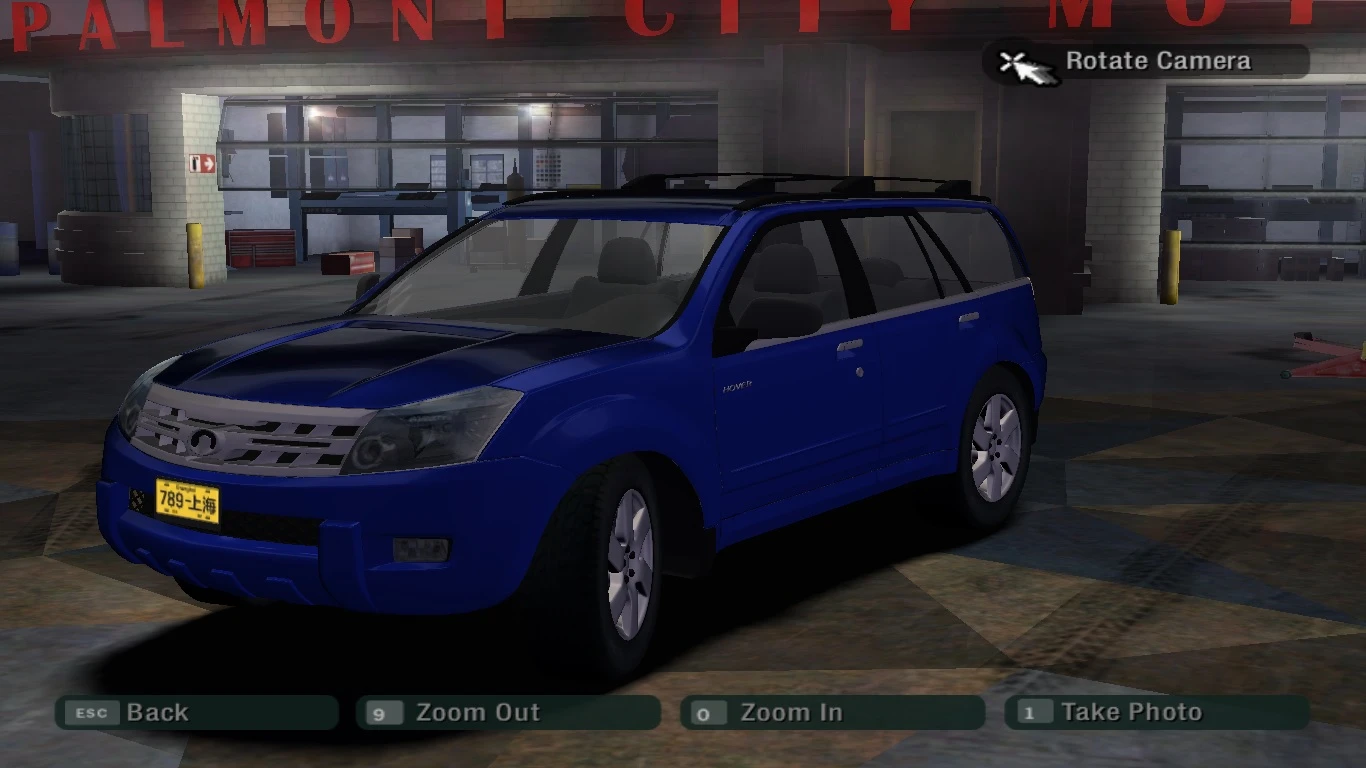The height and width of the screenshot is (768, 1366).
Task: Click the Back command label
Action: (x=158, y=712)
